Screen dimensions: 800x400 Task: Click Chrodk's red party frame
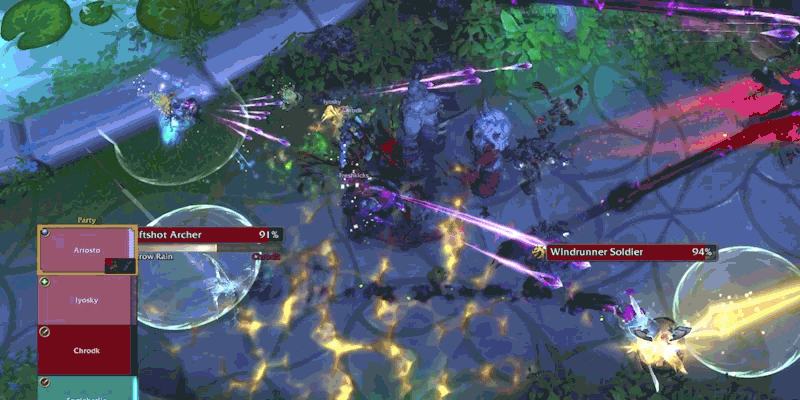pos(86,349)
